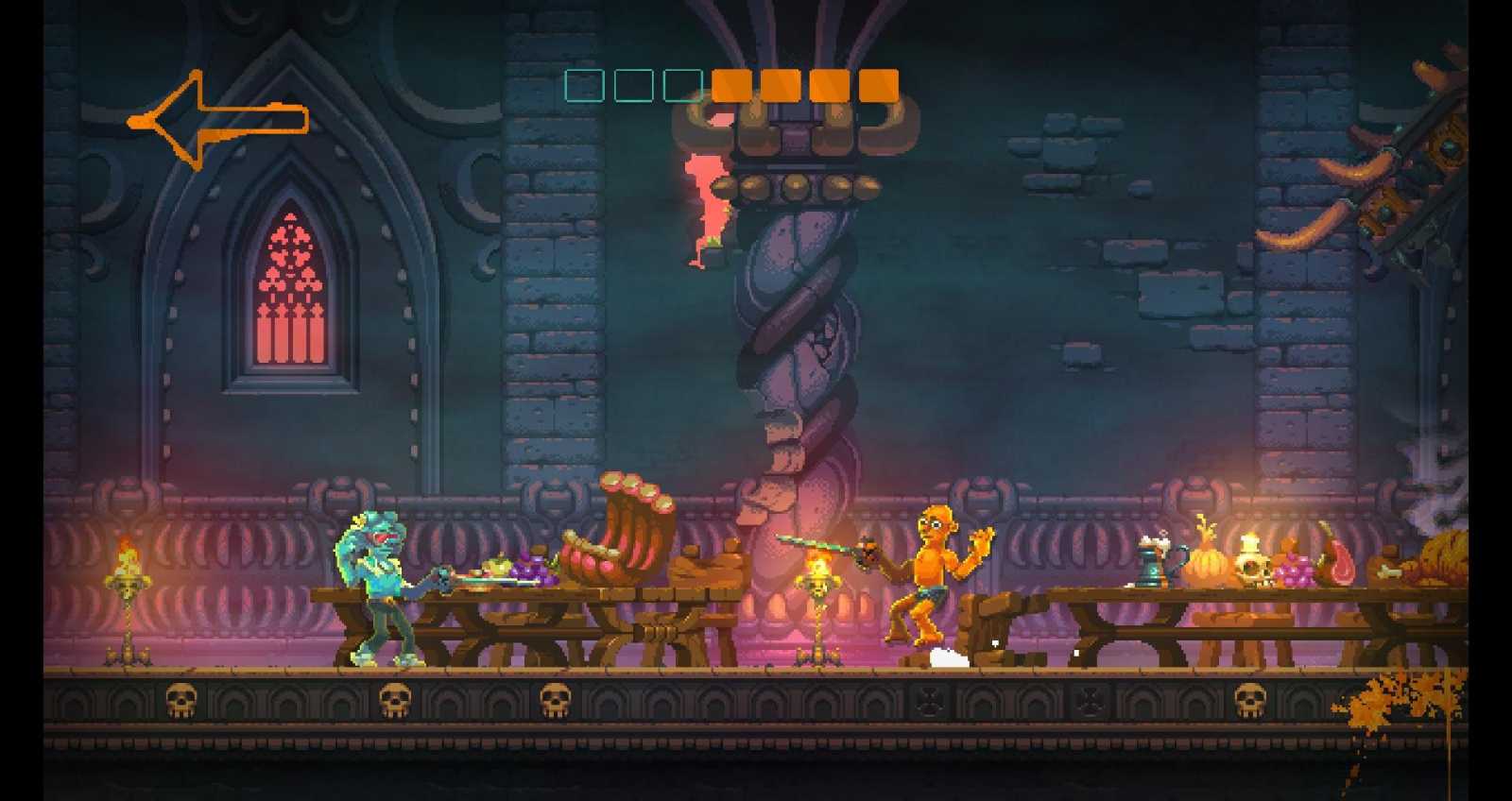Select the roasted turkey at the screen edge

tap(1444, 557)
